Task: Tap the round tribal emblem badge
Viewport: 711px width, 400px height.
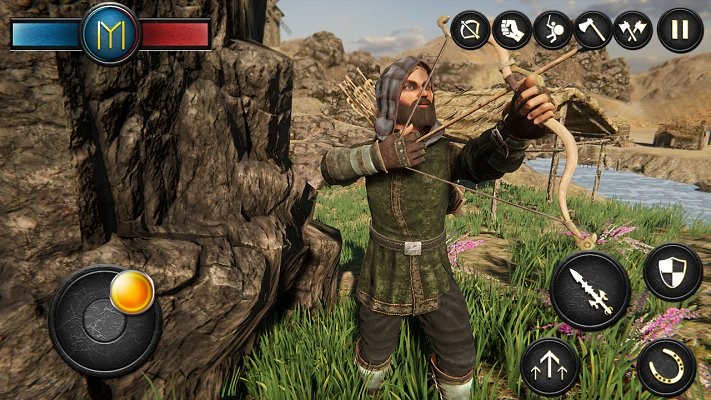Action: (x=110, y=34)
